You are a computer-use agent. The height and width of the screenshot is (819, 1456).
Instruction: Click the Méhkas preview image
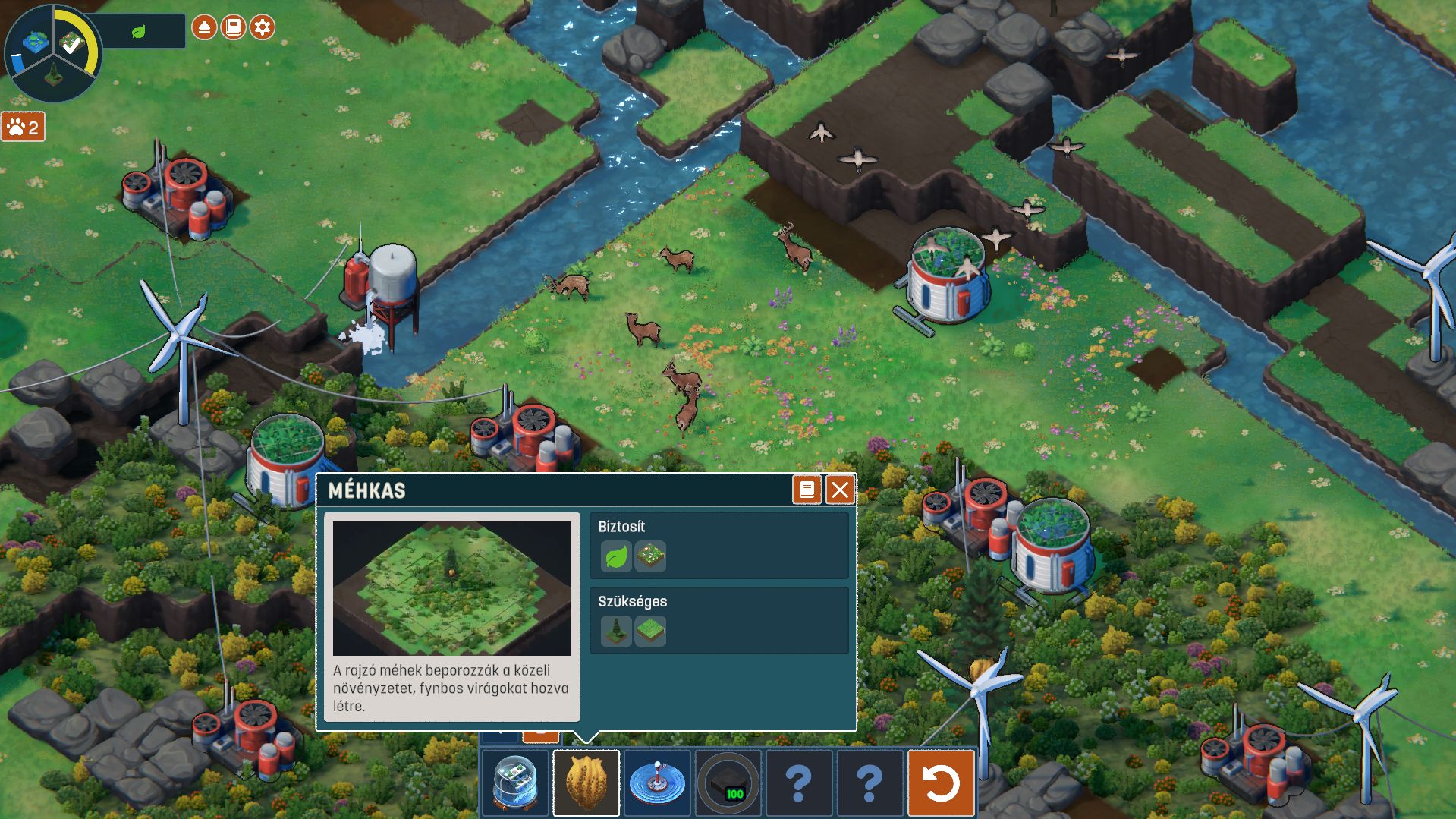(451, 588)
